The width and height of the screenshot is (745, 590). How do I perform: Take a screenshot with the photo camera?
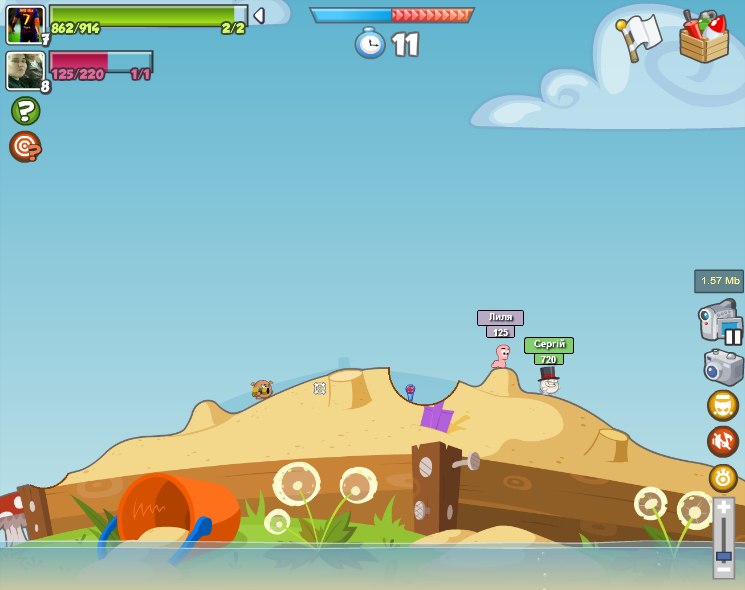(x=723, y=367)
